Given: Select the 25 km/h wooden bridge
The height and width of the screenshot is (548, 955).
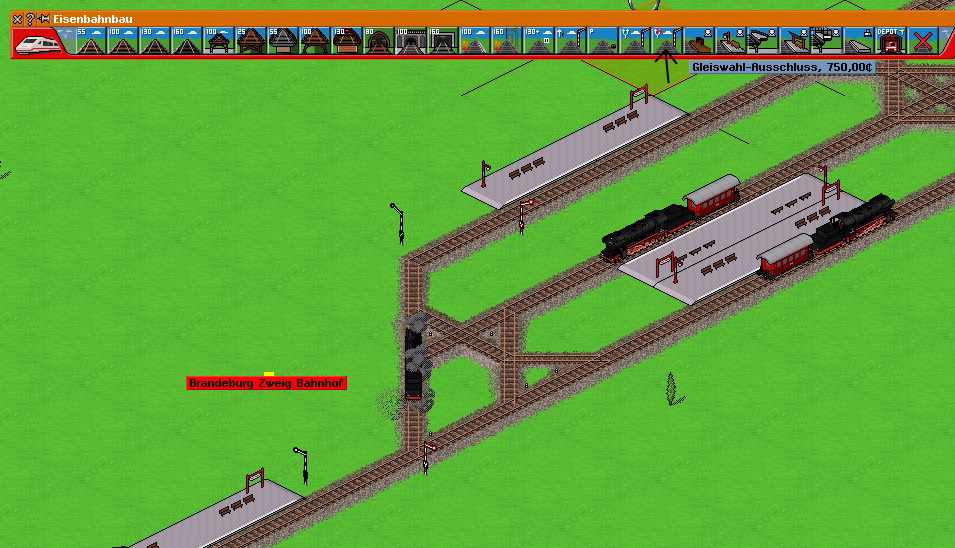Looking at the screenshot, I should tap(249, 41).
